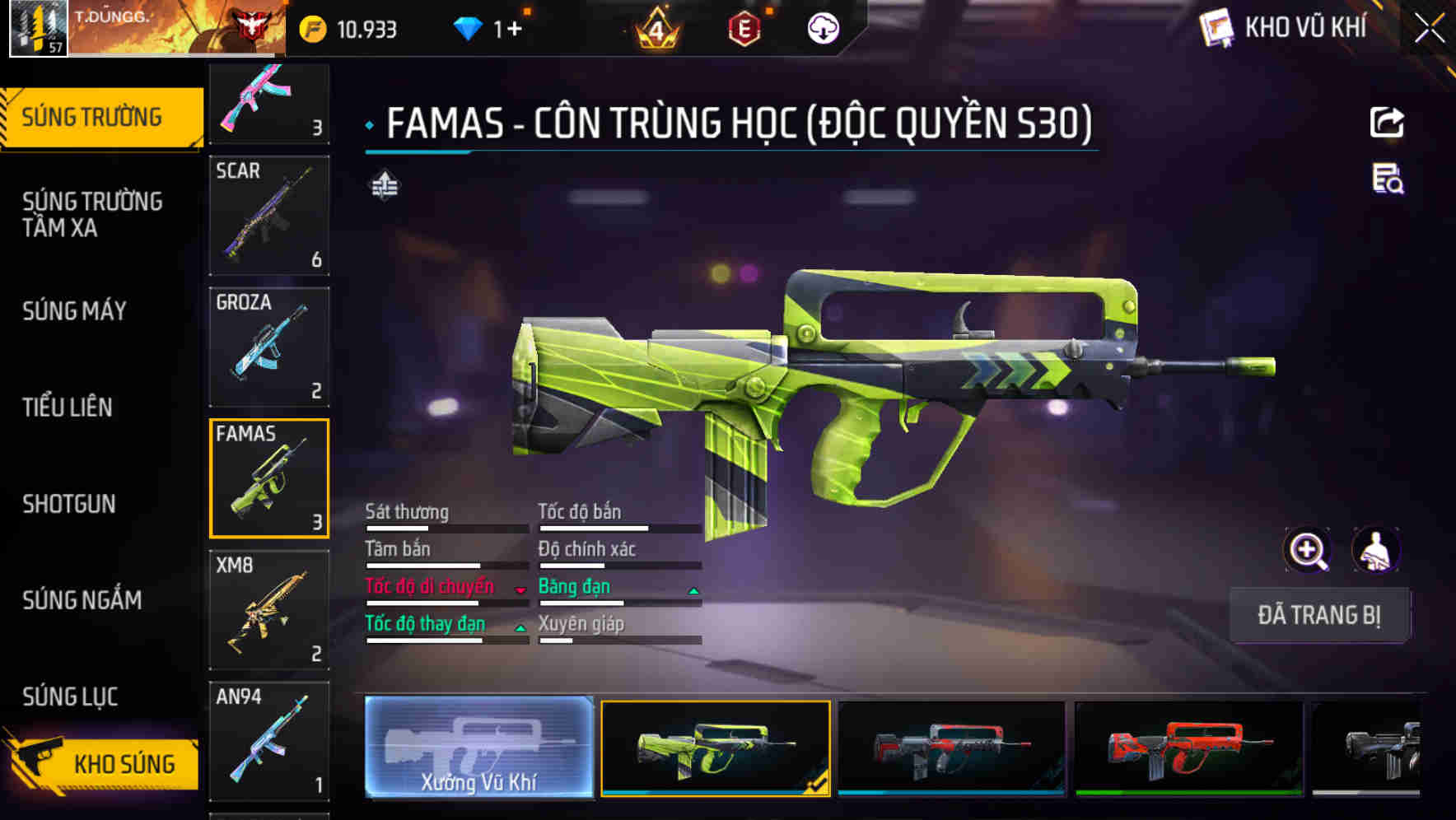Image resolution: width=1456 pixels, height=820 pixels.
Task: Open the Súng Máy weapon category
Action: [75, 311]
